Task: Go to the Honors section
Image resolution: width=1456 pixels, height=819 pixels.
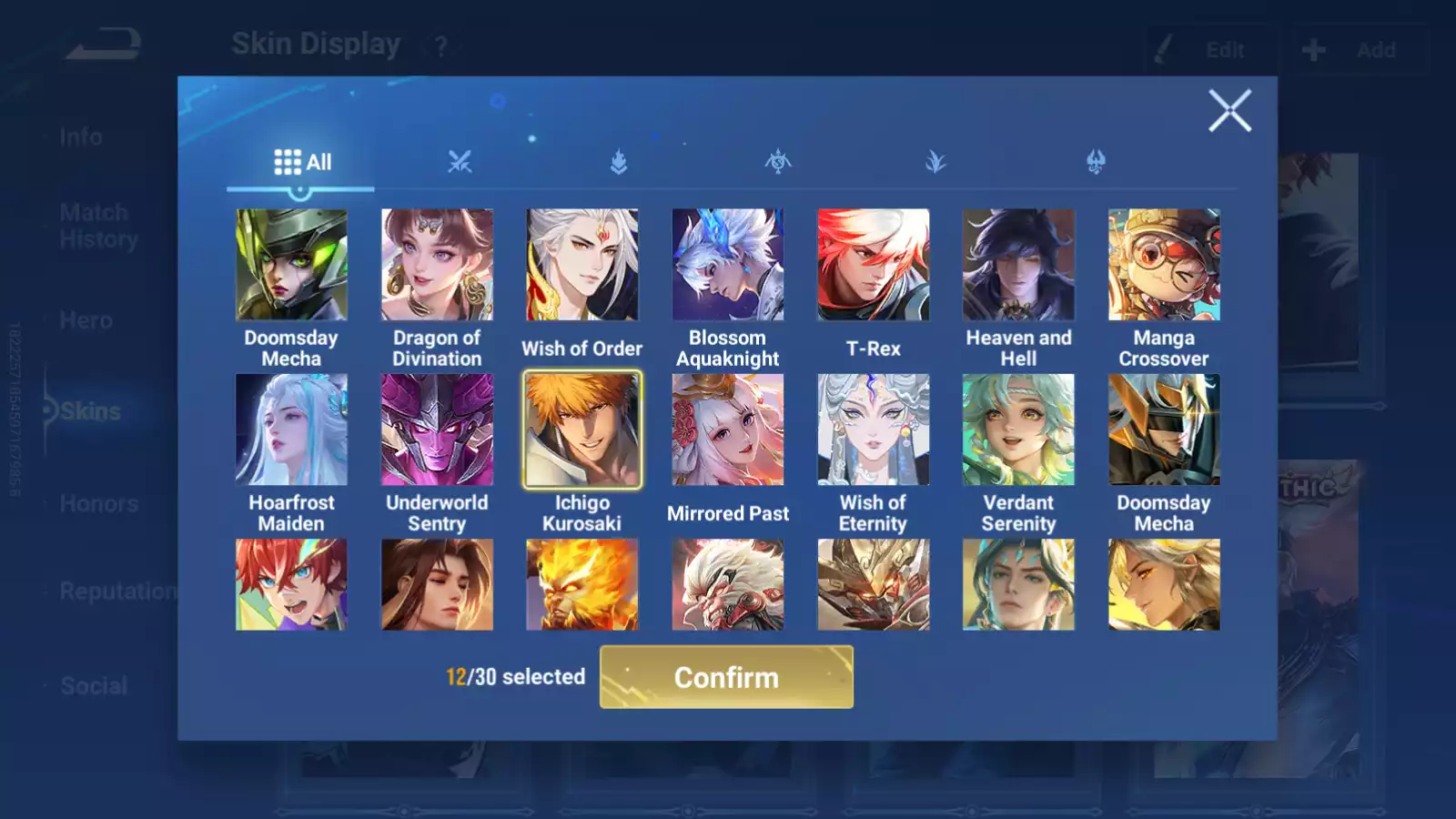Action: click(x=98, y=503)
